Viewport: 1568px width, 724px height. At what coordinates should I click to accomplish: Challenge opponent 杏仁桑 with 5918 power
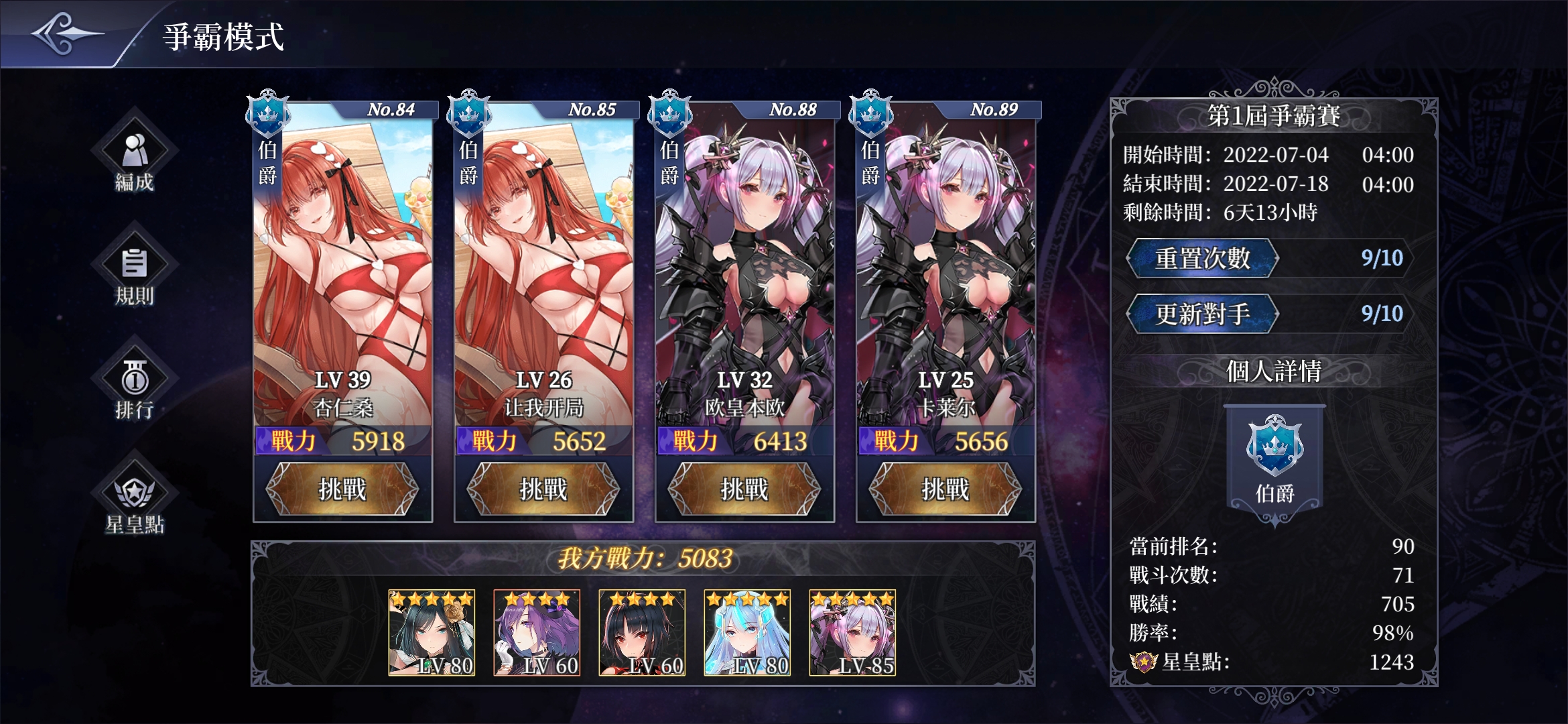pos(342,489)
